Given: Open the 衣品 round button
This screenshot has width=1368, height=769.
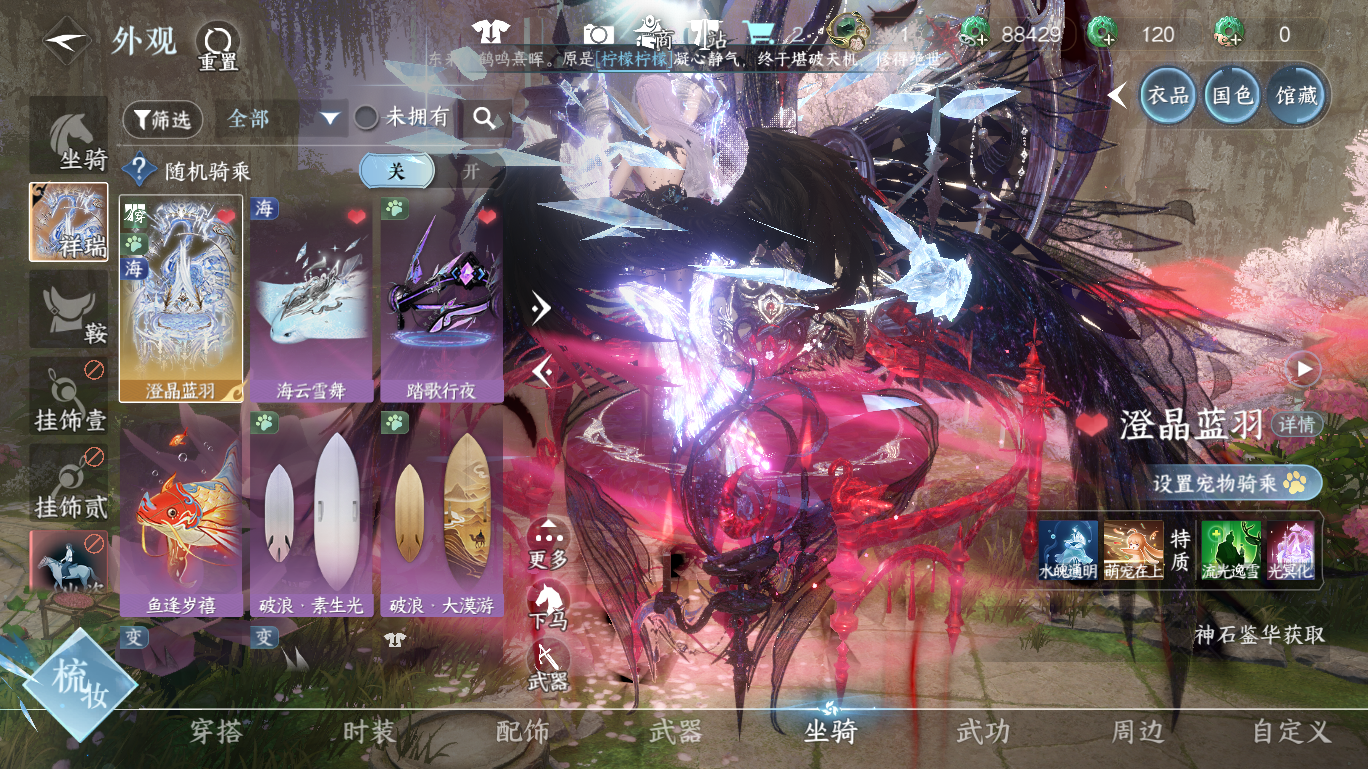Looking at the screenshot, I should click(1168, 95).
